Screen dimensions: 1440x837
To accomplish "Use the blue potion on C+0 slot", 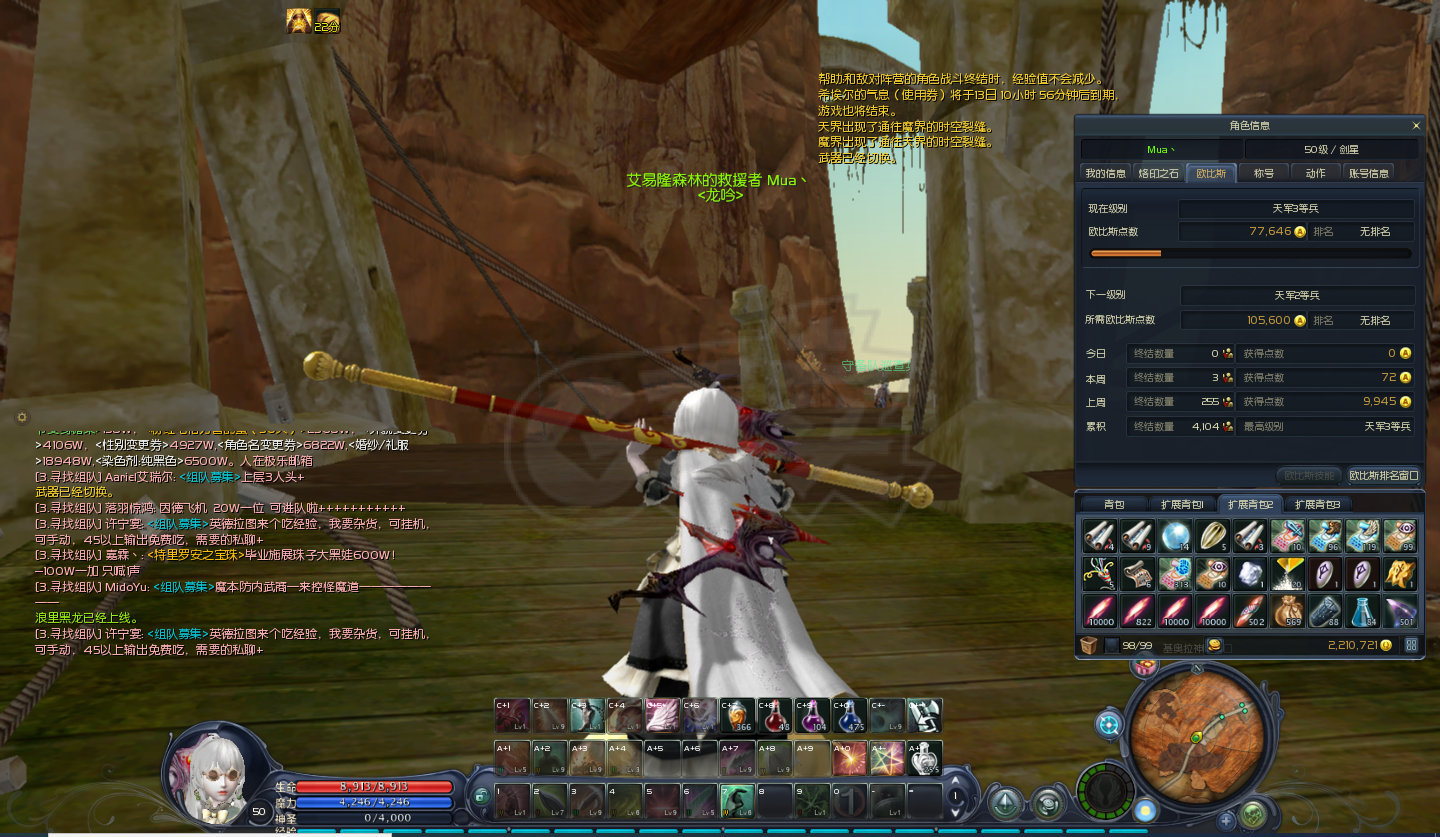I will (849, 716).
